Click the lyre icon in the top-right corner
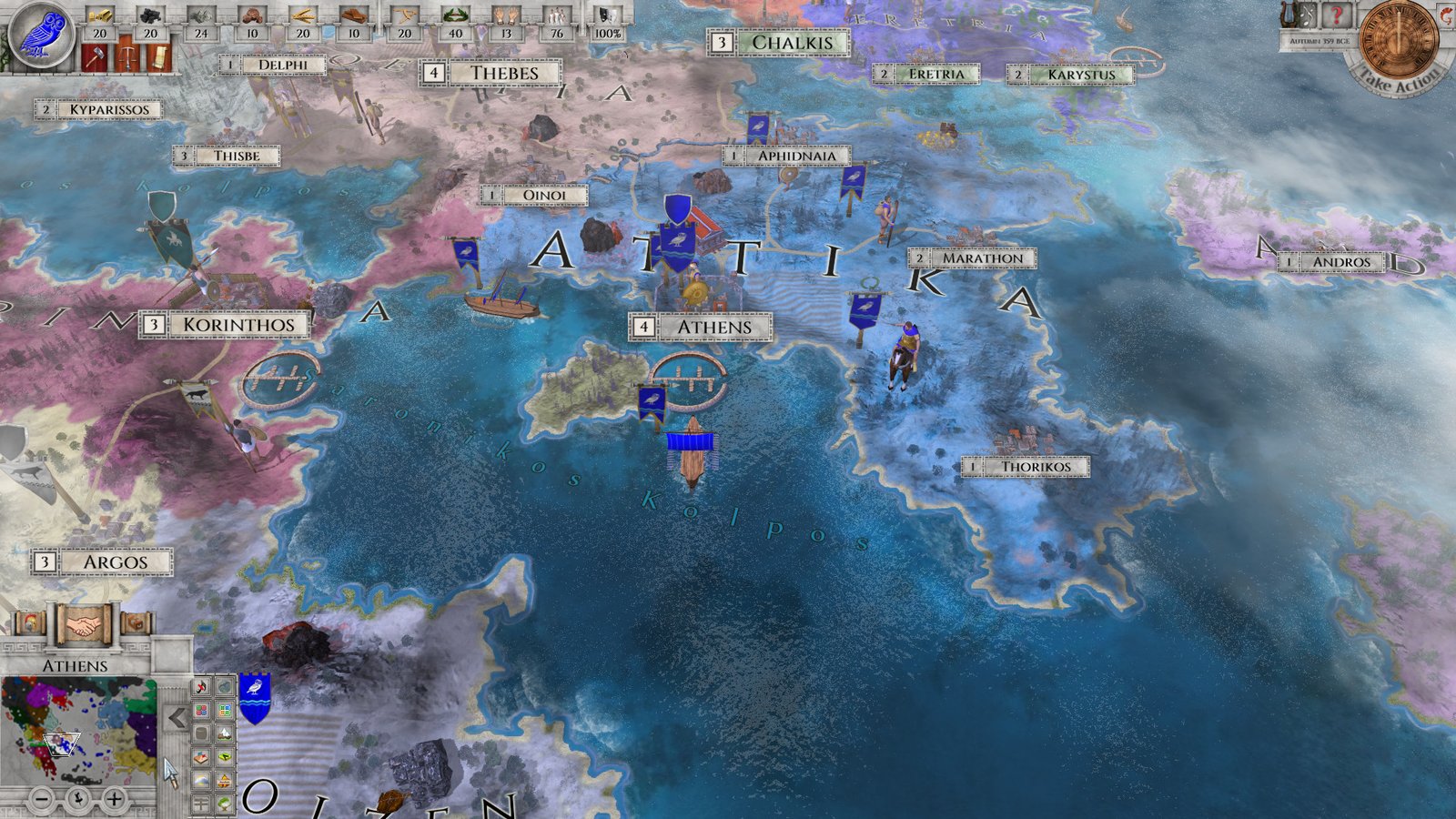This screenshot has height=819, width=1456. (x=1287, y=15)
